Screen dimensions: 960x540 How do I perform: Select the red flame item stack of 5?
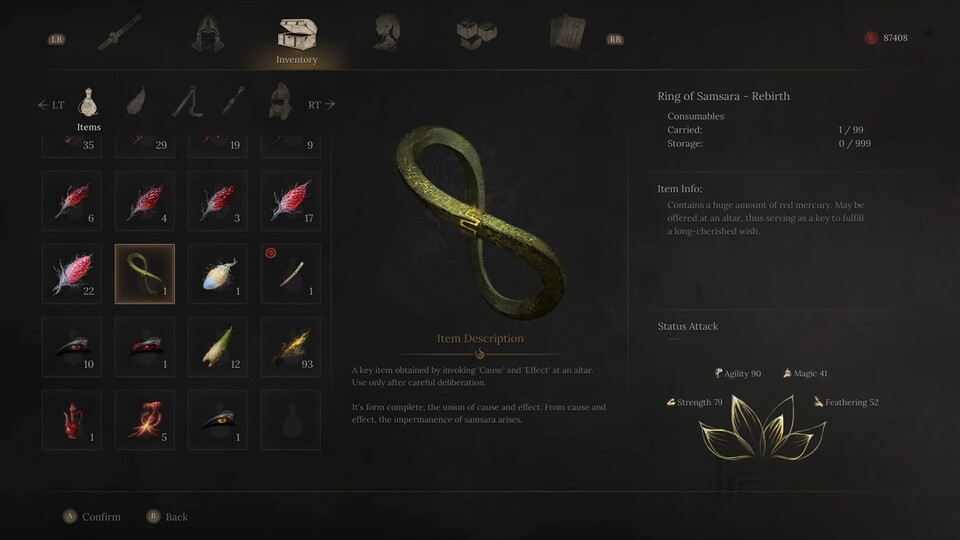coord(145,419)
